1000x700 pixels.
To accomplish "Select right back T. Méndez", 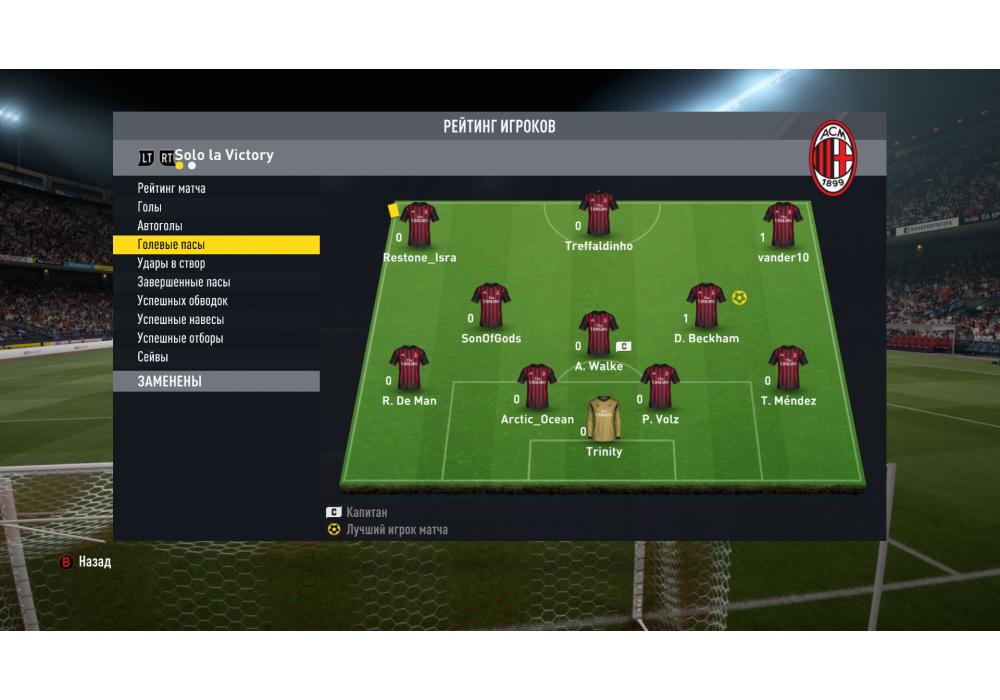I will tap(788, 368).
